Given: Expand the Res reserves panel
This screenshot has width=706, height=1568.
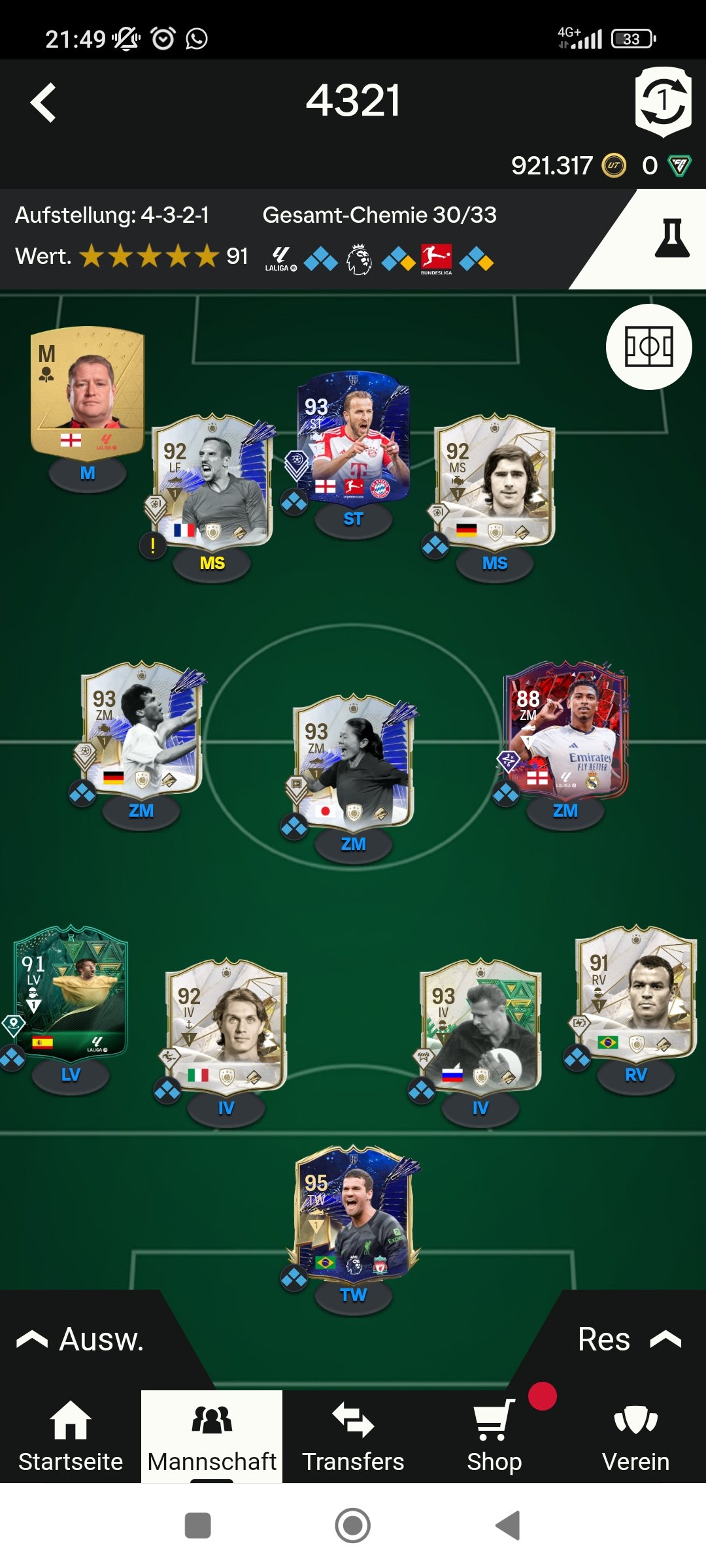Looking at the screenshot, I should pos(628,1339).
